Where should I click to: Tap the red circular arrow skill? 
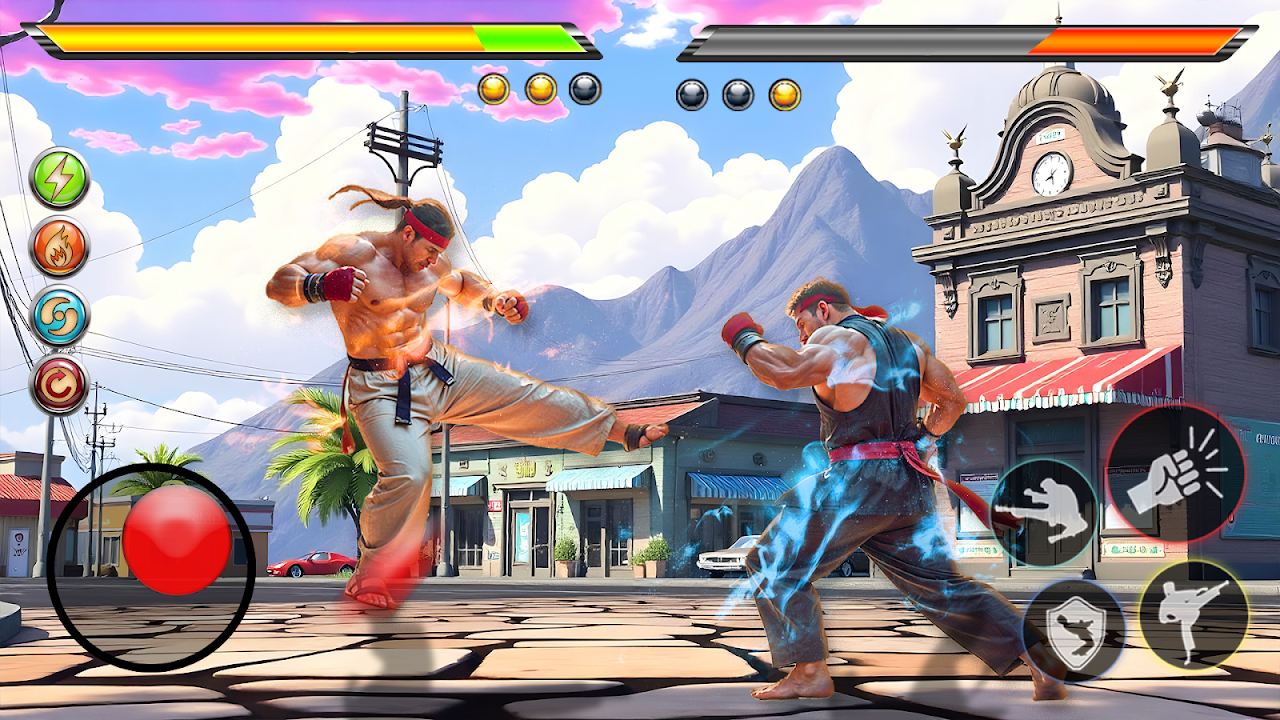click(59, 384)
